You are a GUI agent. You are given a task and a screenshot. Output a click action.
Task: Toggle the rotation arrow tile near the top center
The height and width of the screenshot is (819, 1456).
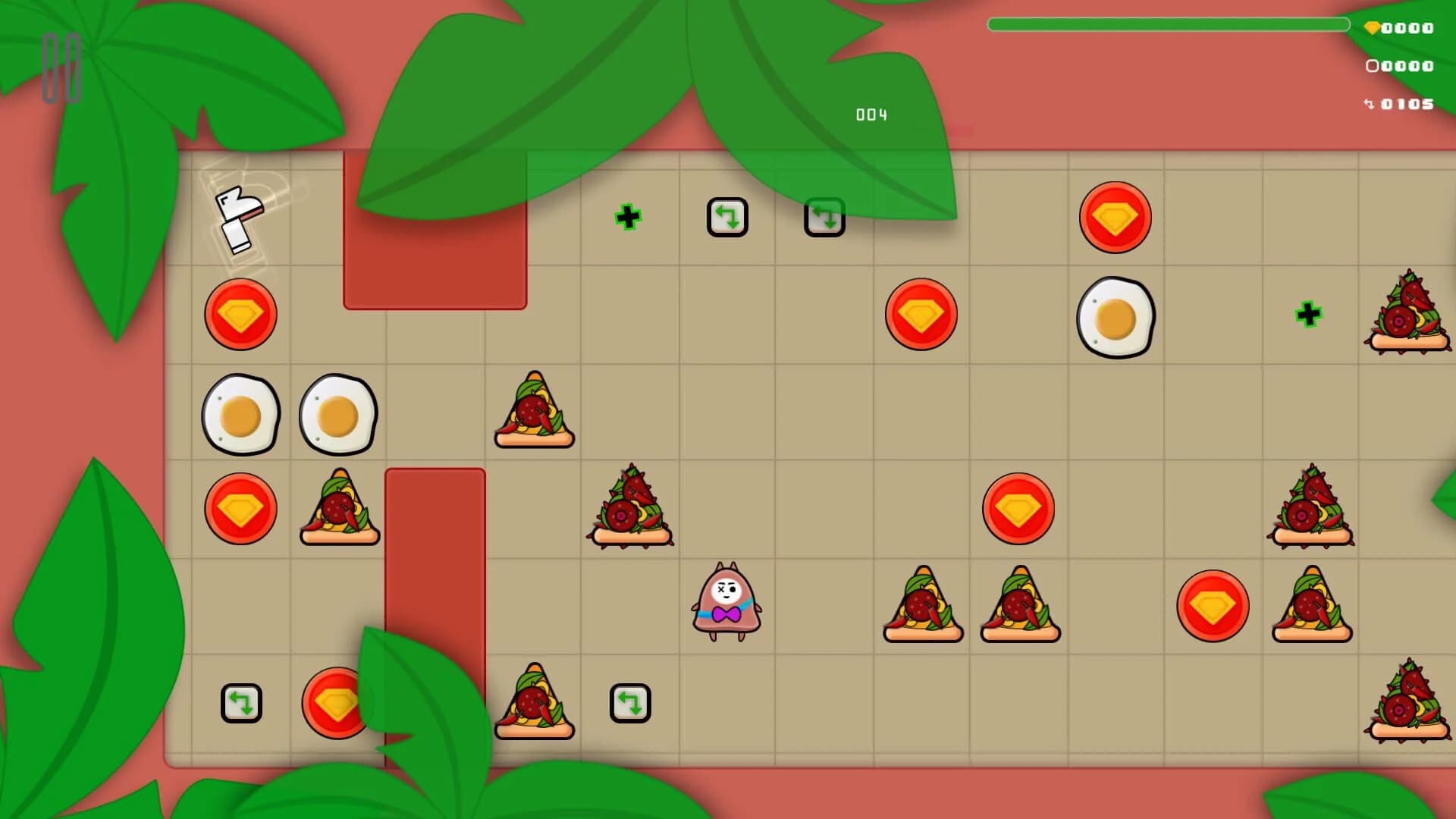pos(727,217)
